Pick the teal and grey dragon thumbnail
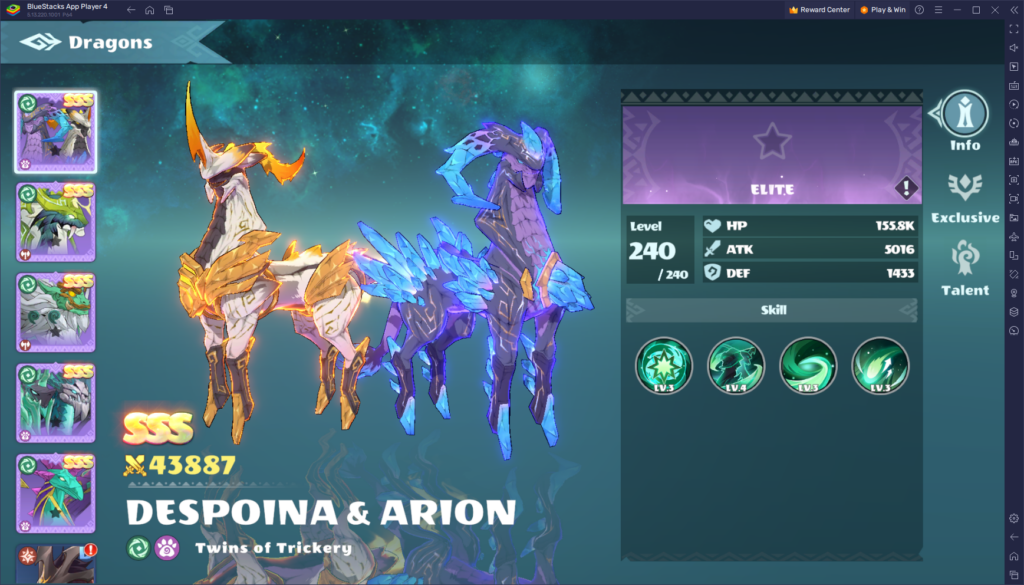Screen dimensions: 1024x585 click(56, 402)
